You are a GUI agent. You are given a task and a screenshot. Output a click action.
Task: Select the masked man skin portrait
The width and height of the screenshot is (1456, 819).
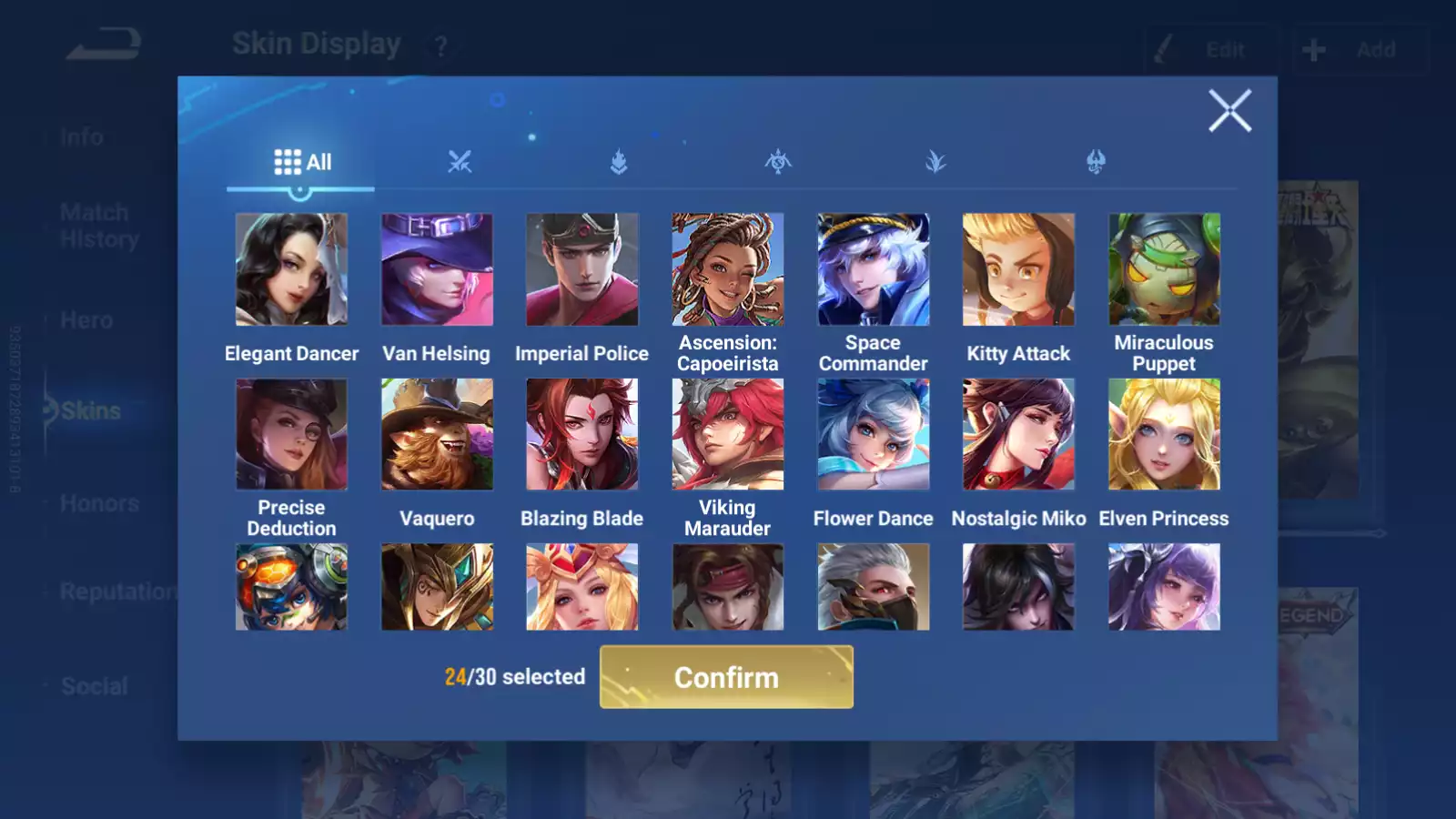click(x=873, y=587)
